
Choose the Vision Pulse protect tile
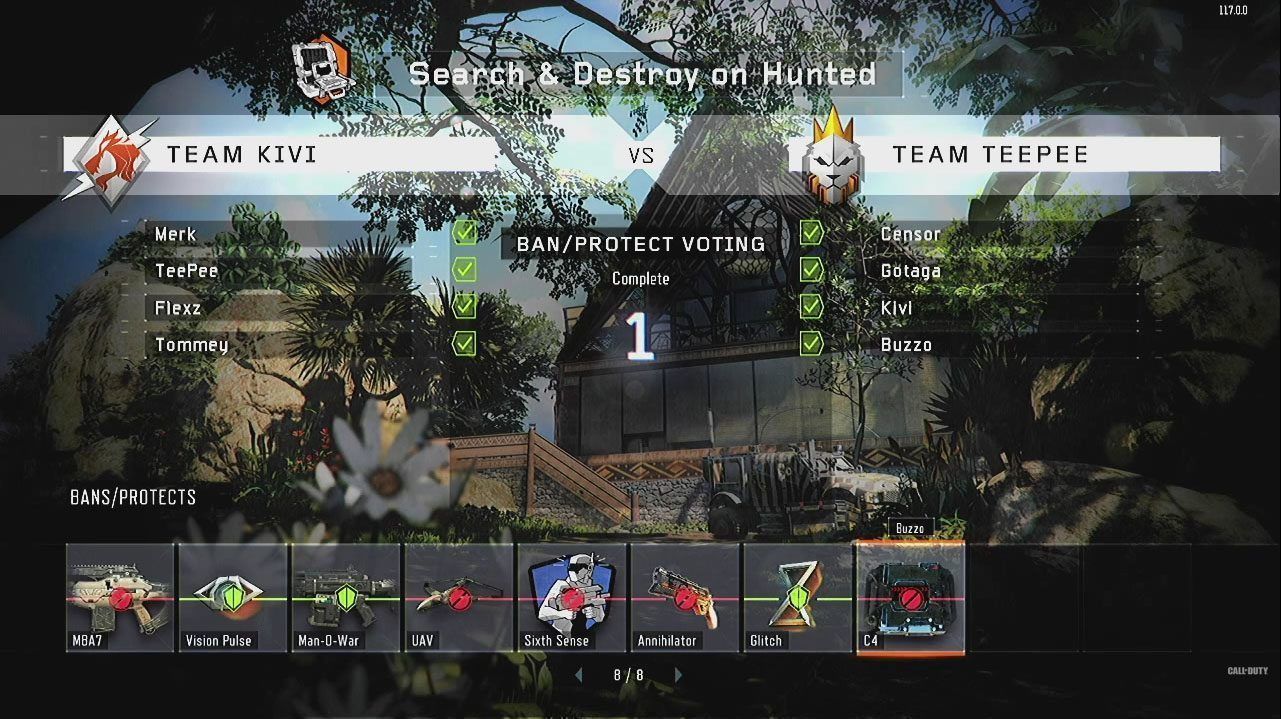tap(233, 597)
